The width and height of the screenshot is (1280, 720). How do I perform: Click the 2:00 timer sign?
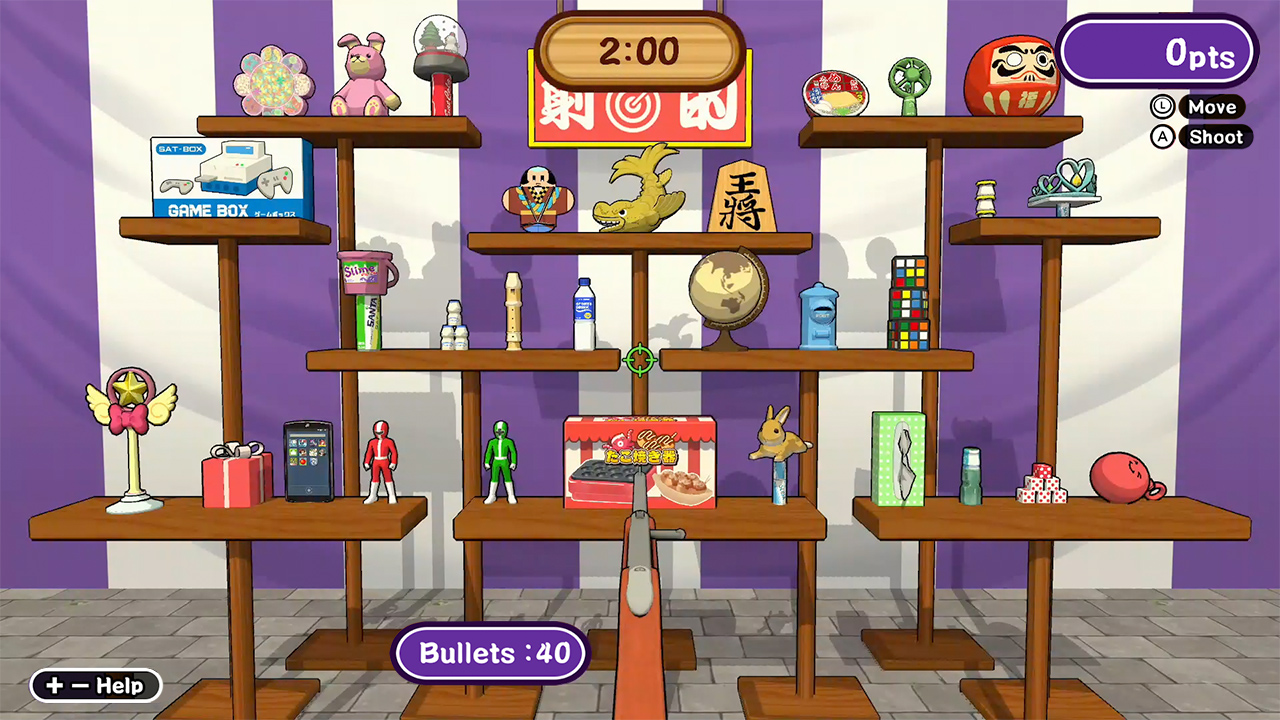(639, 54)
